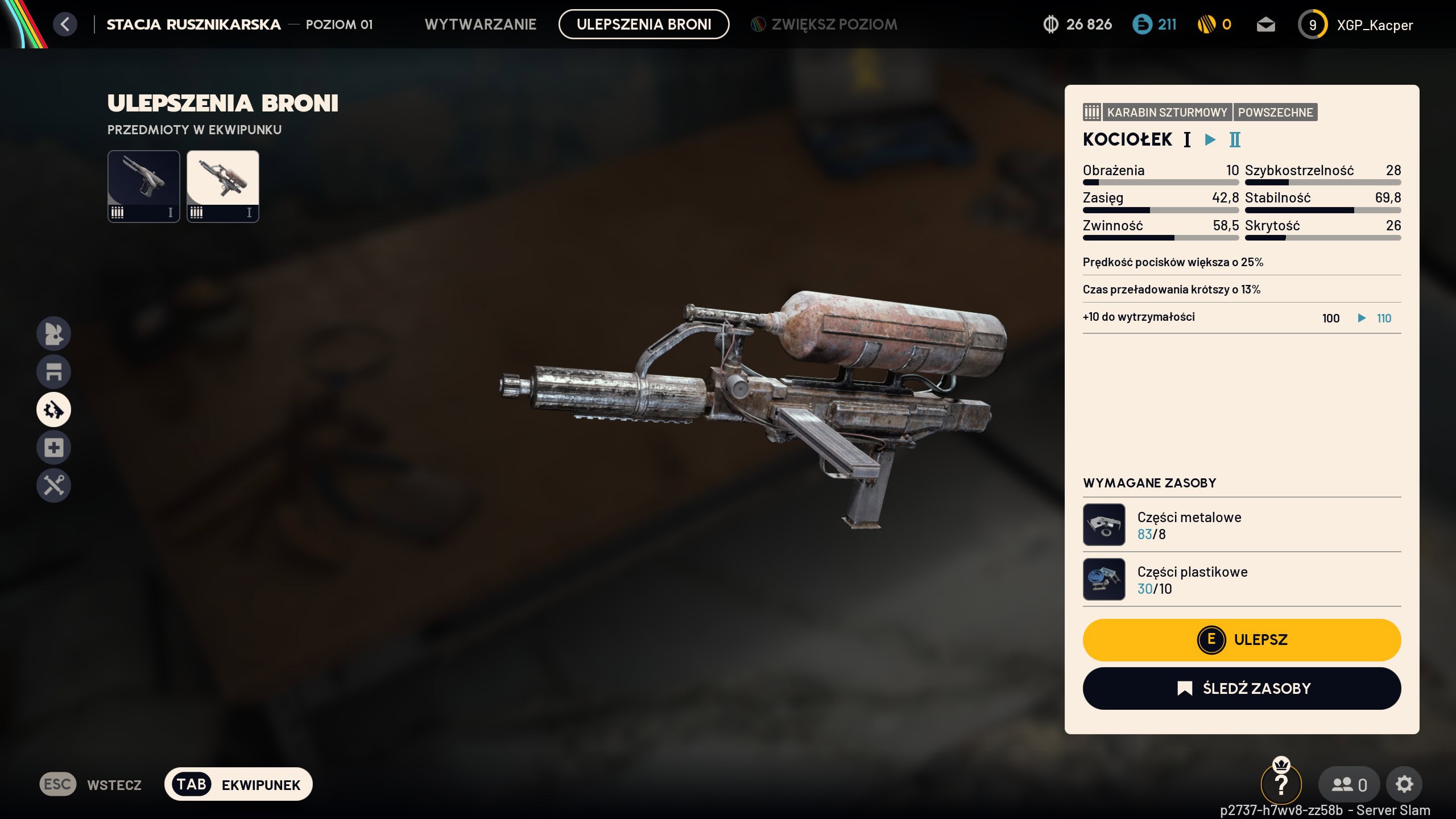Switch to the Wytwarzanie tab
The image size is (1456, 819).
(x=481, y=24)
